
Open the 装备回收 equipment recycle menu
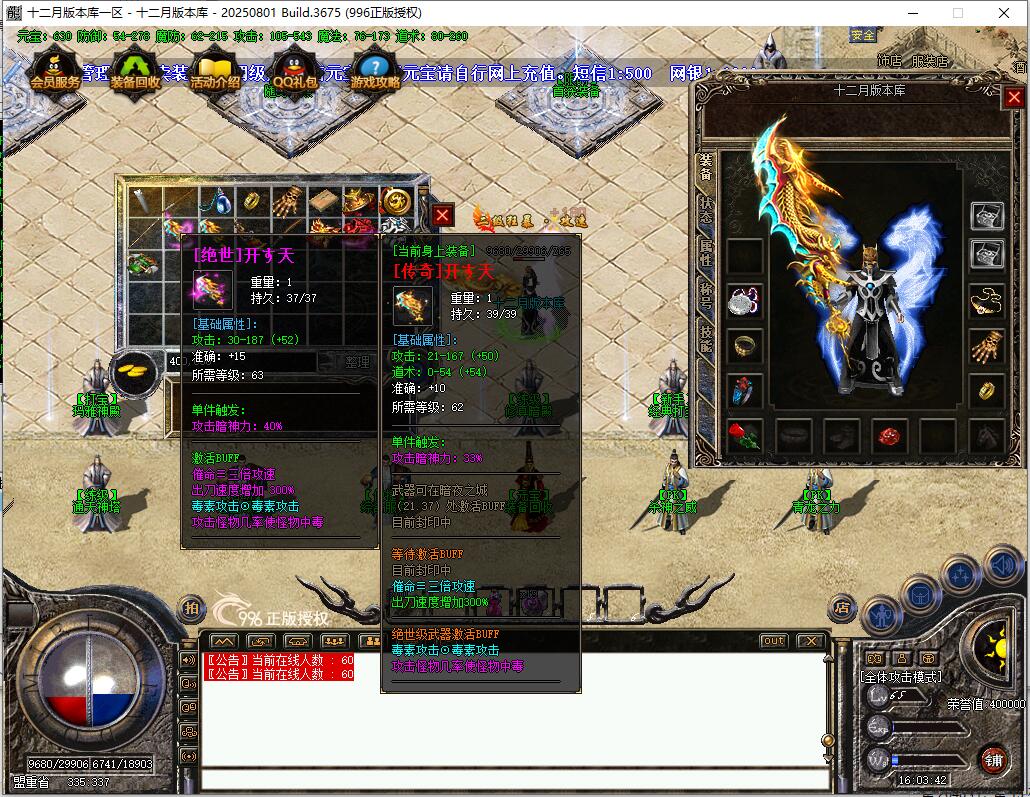pos(135,72)
